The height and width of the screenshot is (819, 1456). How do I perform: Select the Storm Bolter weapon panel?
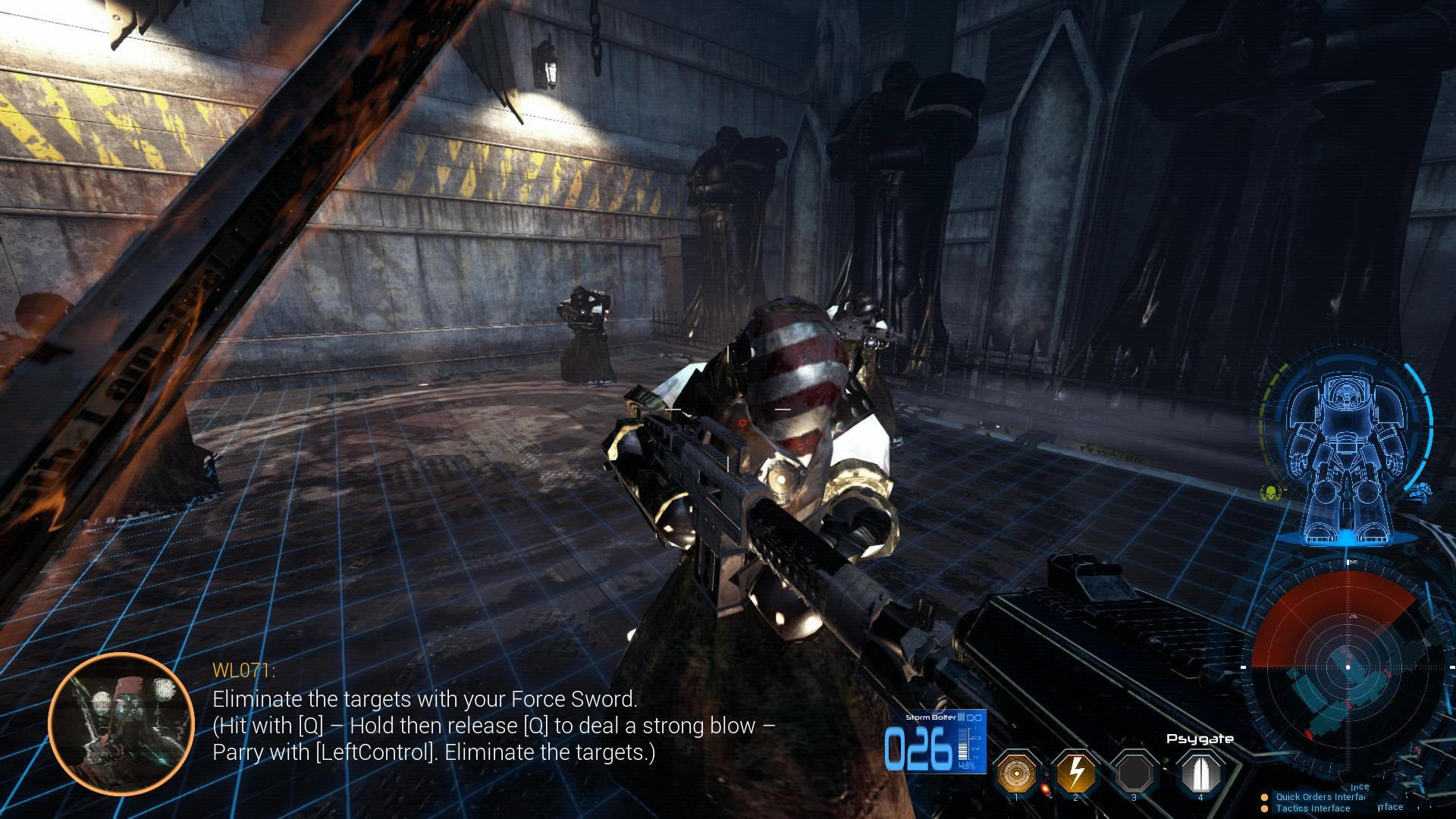pyautogui.click(x=935, y=742)
